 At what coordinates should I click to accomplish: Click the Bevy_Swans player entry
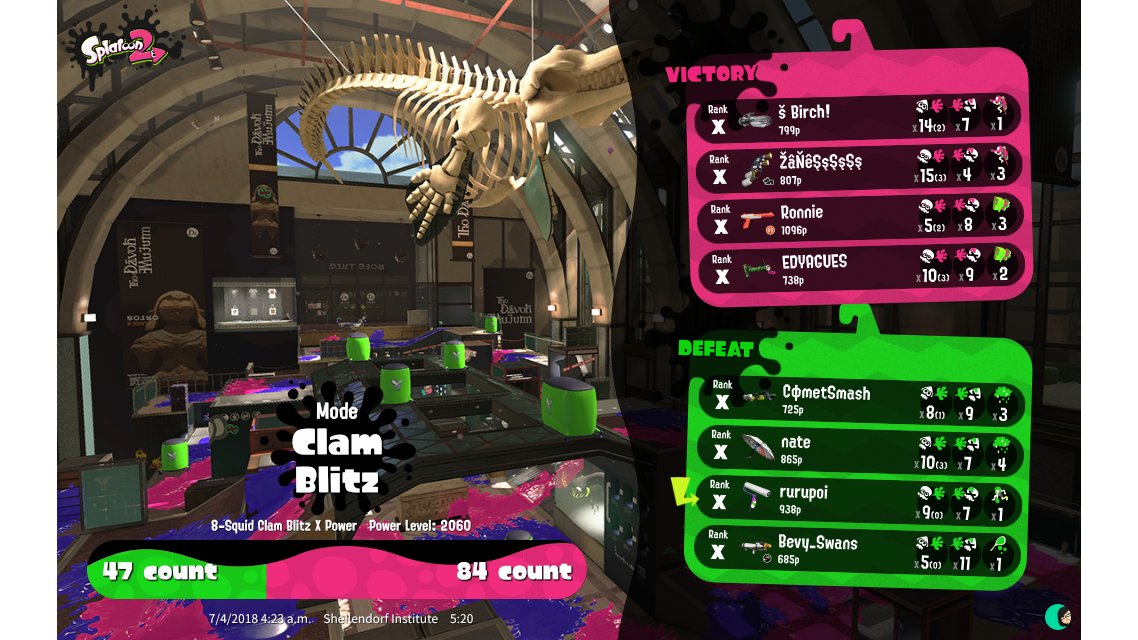tap(860, 549)
